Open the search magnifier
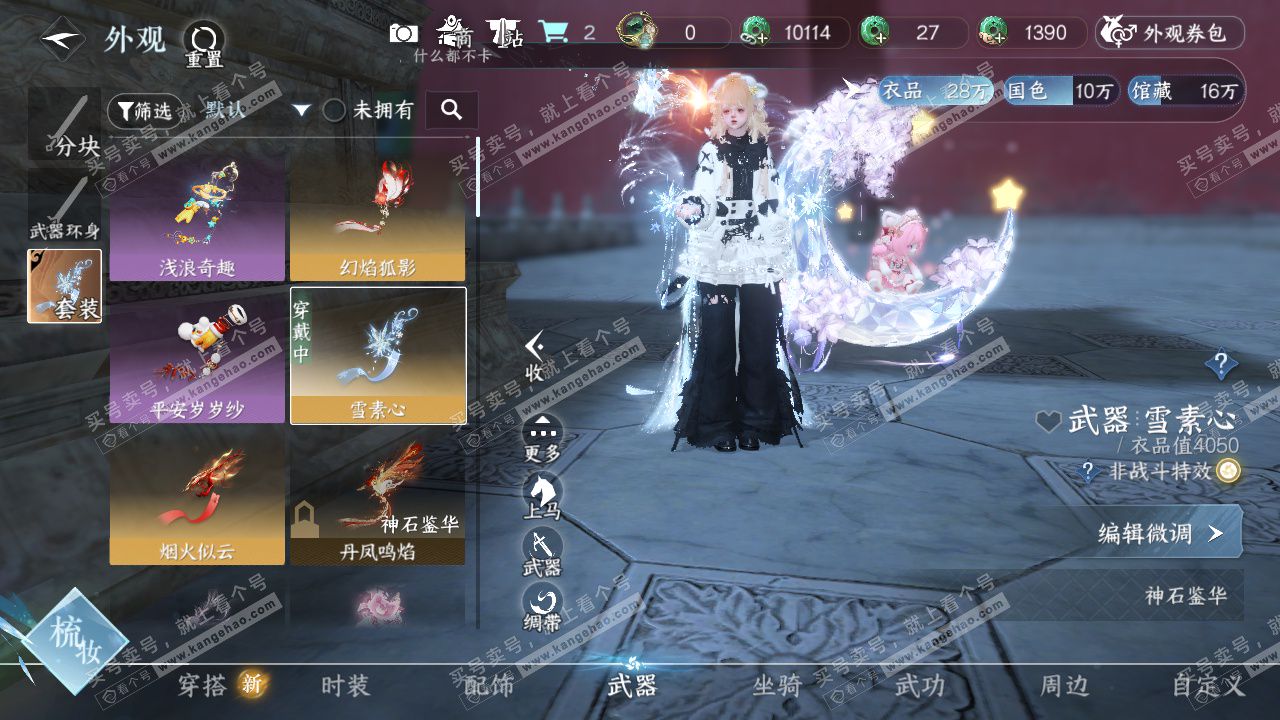This screenshot has height=720, width=1280. tap(451, 110)
